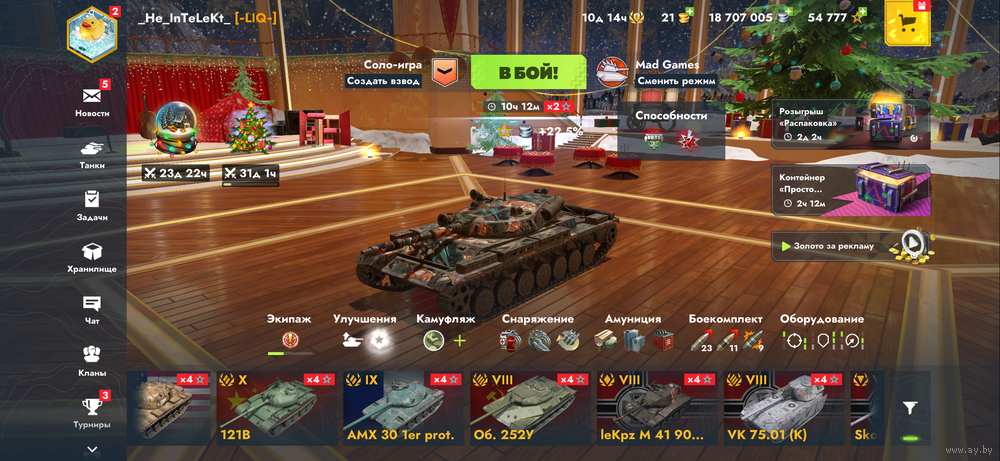Open the Новости news section

(92, 101)
